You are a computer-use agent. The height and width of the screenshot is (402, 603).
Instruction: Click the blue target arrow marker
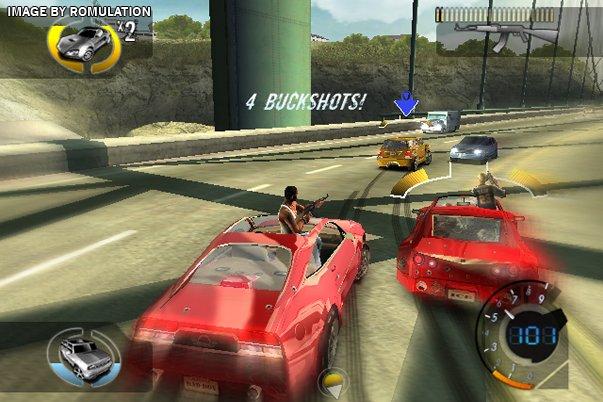pyautogui.click(x=405, y=103)
